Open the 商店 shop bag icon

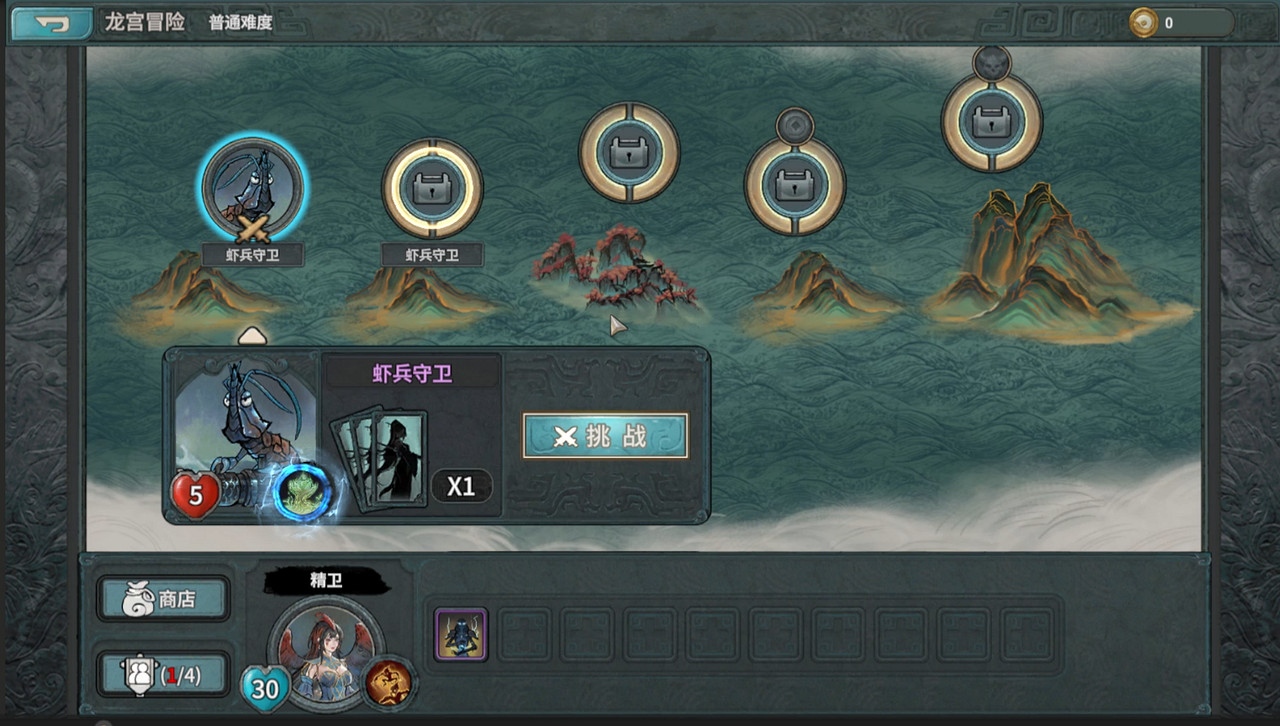tap(163, 599)
